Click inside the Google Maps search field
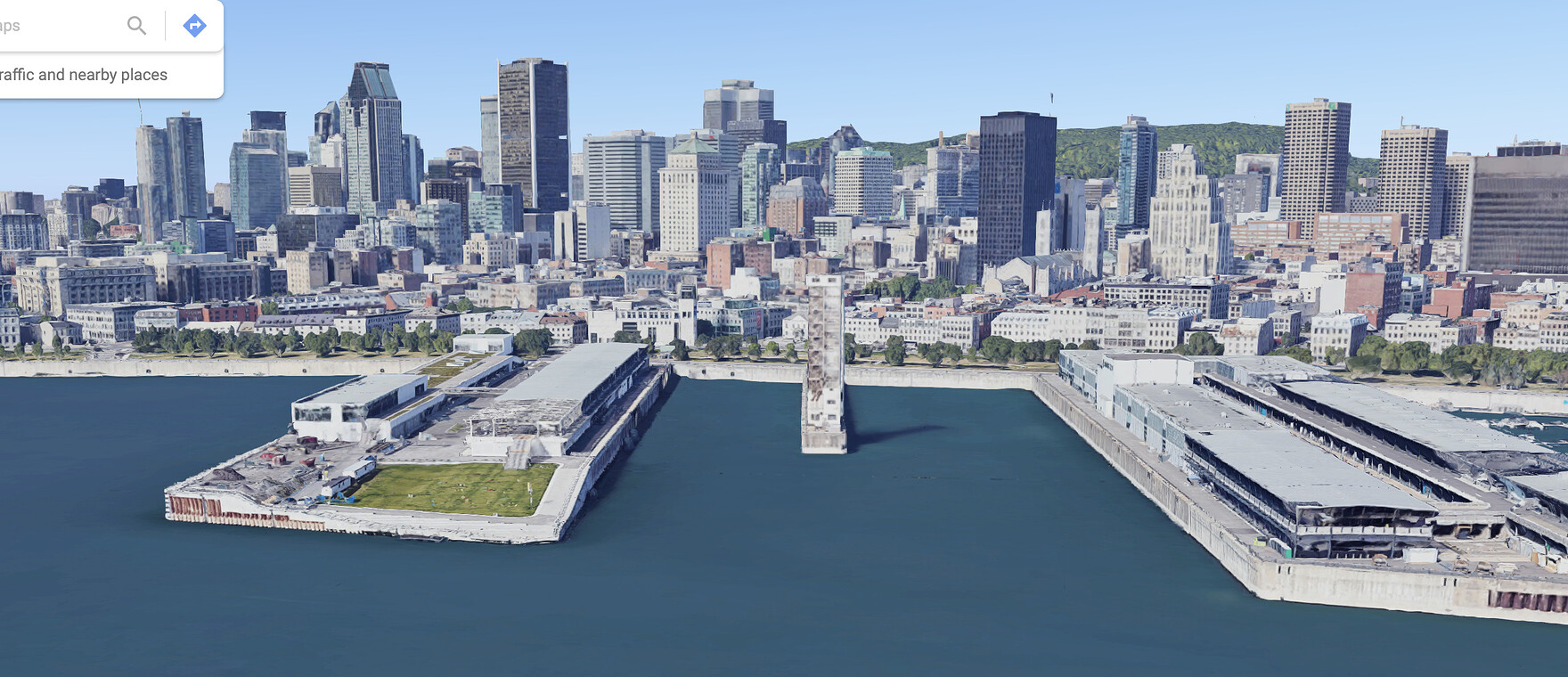The width and height of the screenshot is (1568, 677). tap(53, 25)
